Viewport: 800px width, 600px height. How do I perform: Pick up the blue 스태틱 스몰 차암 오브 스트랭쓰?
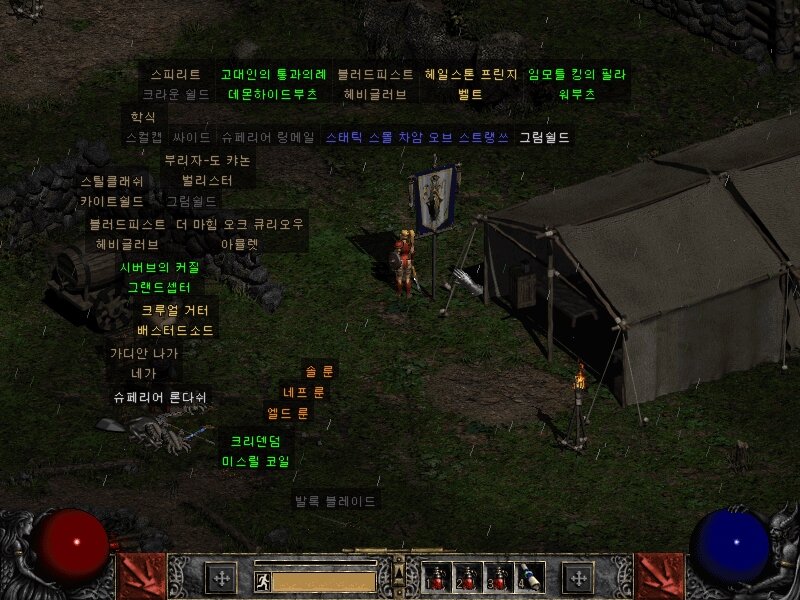click(417, 137)
